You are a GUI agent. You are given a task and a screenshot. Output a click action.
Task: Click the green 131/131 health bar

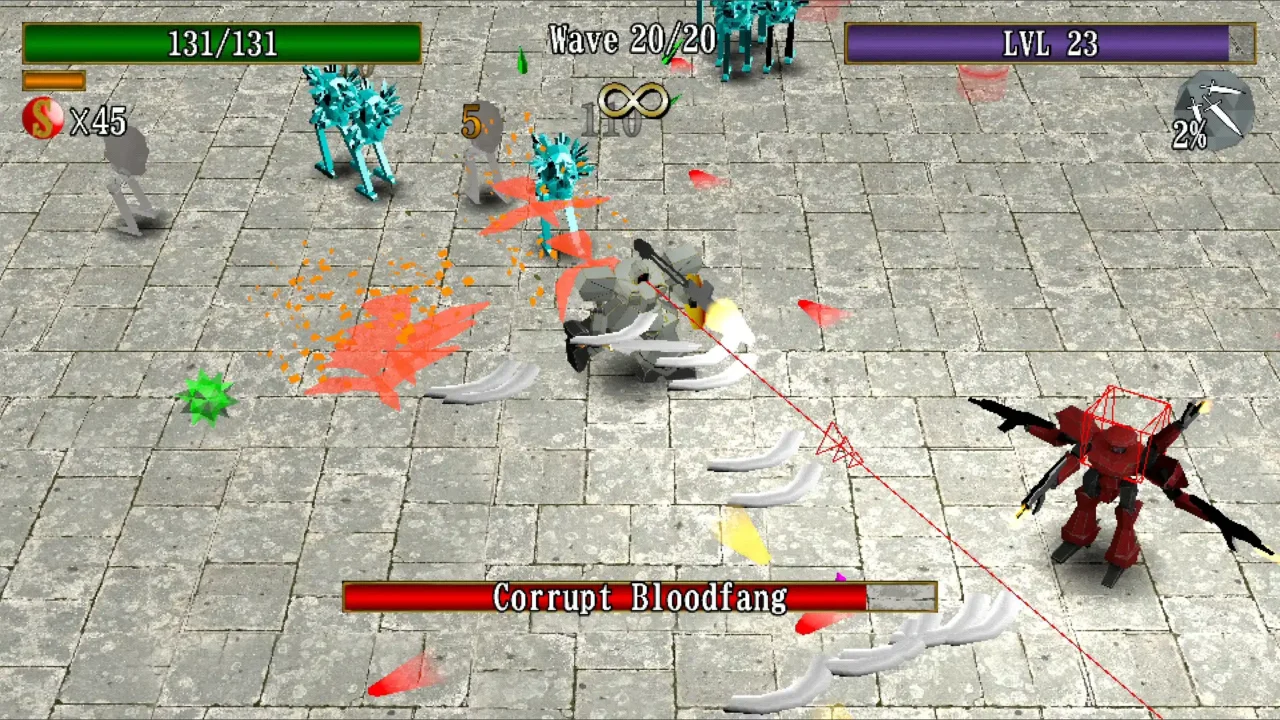click(222, 44)
